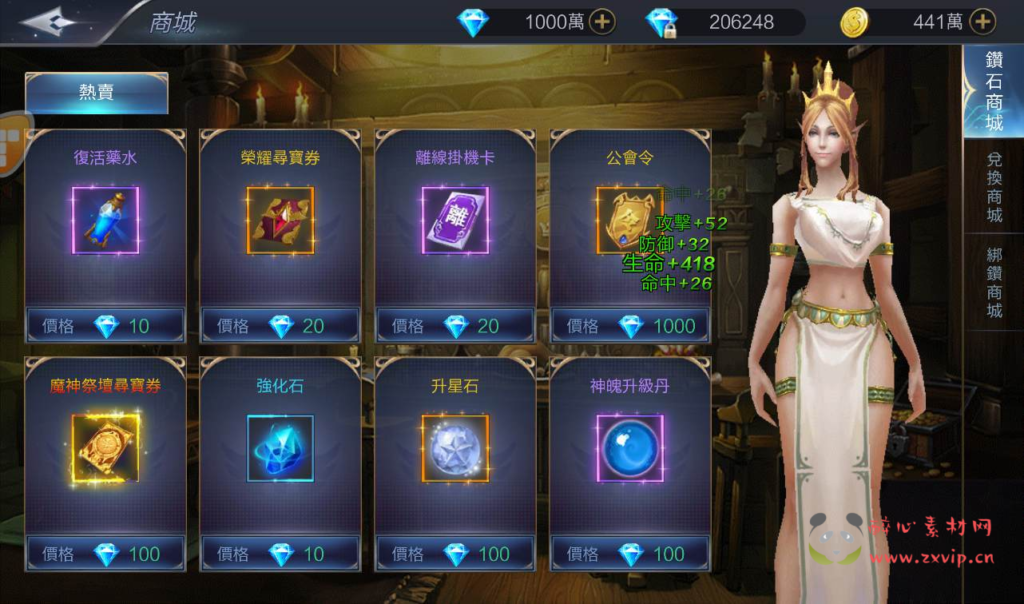This screenshot has width=1024, height=604.
Task: Pick the 神魄升級丹 blue orb item
Action: [630, 447]
